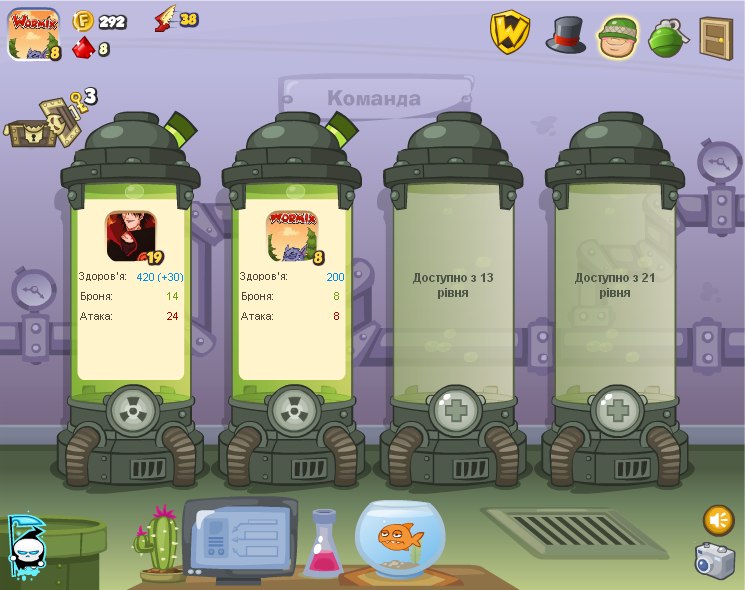
Task: Click plus button on level 13 capsule
Action: click(454, 411)
